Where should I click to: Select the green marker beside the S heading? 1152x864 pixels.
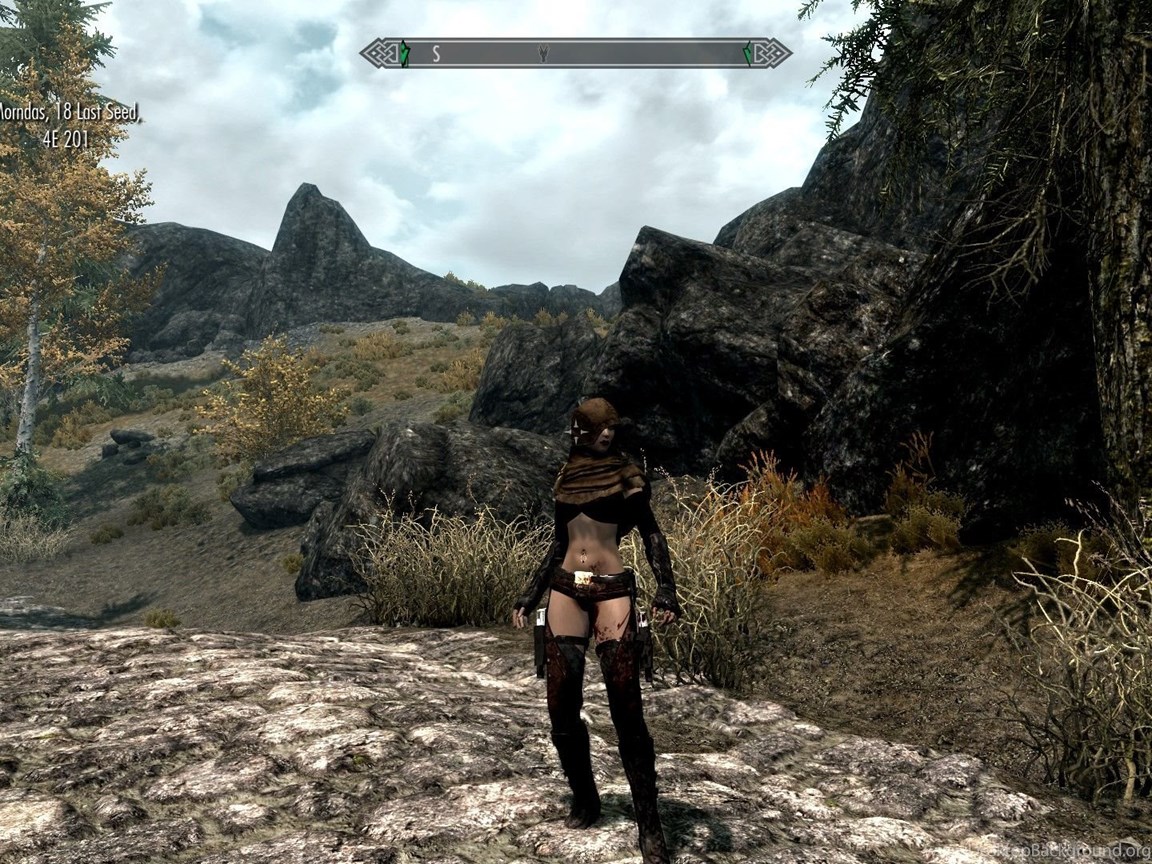pyautogui.click(x=404, y=53)
